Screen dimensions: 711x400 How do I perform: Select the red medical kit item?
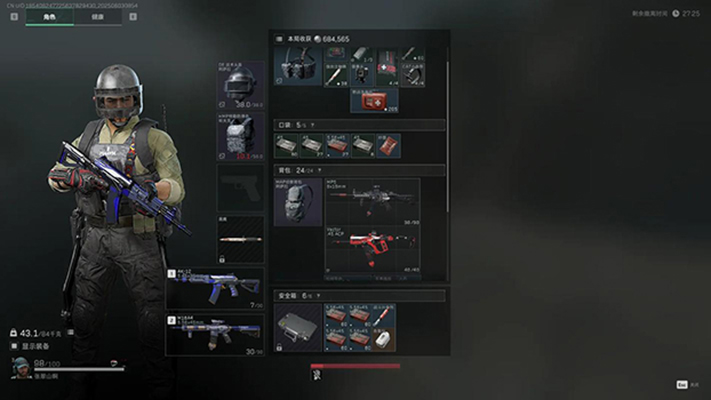[373, 99]
